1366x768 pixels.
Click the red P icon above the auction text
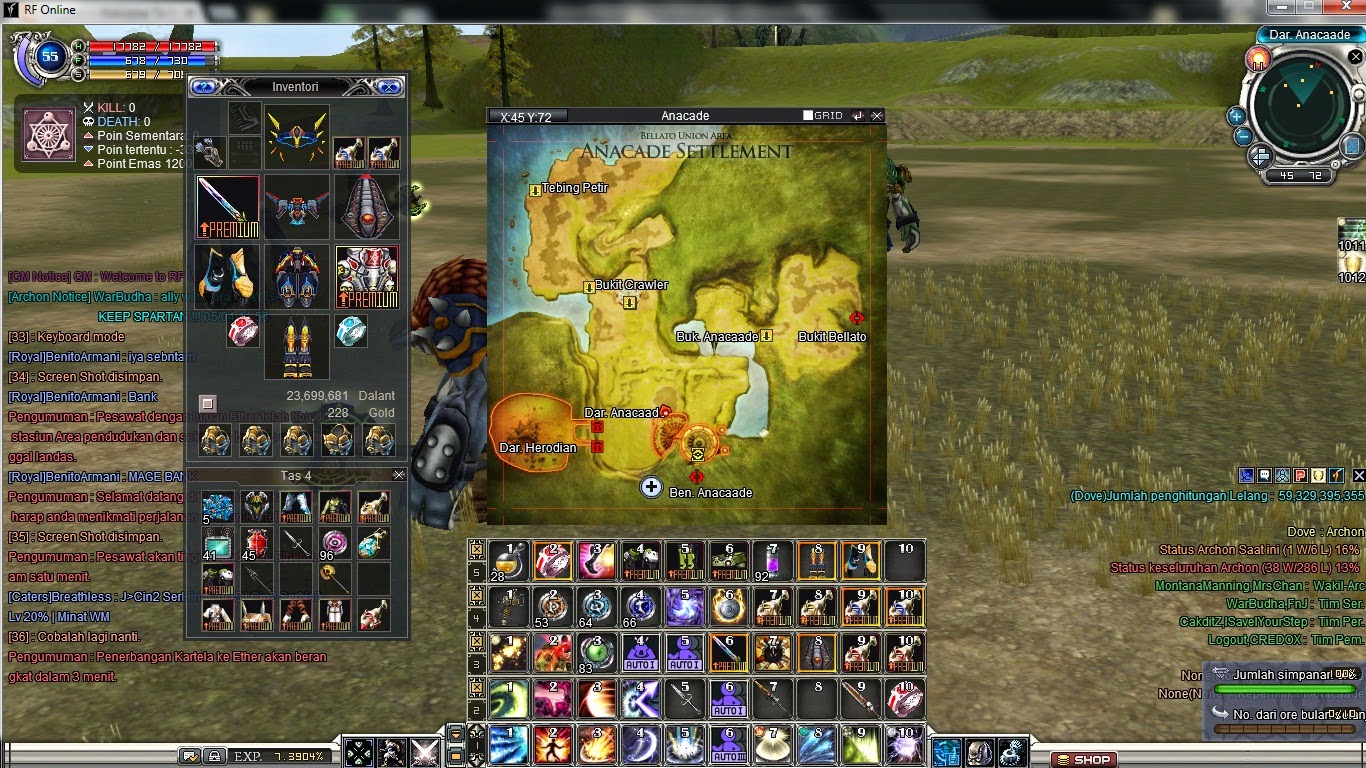[x=1299, y=475]
